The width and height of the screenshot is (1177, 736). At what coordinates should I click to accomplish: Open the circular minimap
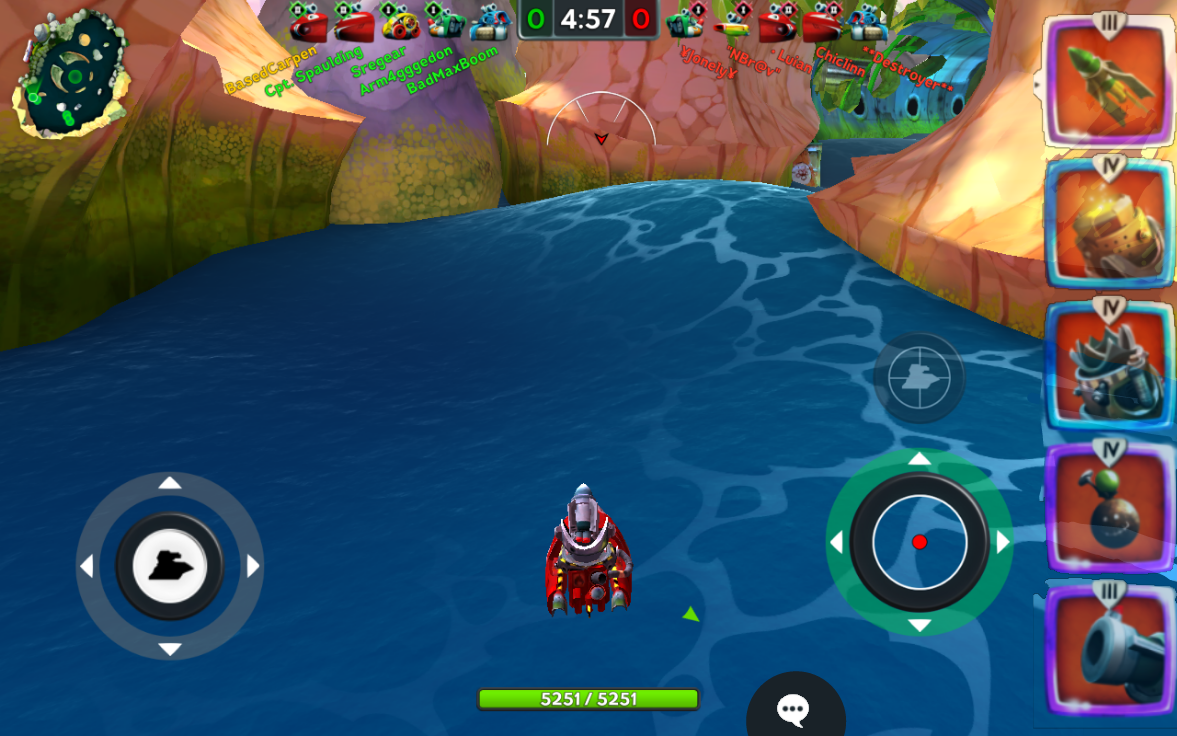(70, 75)
